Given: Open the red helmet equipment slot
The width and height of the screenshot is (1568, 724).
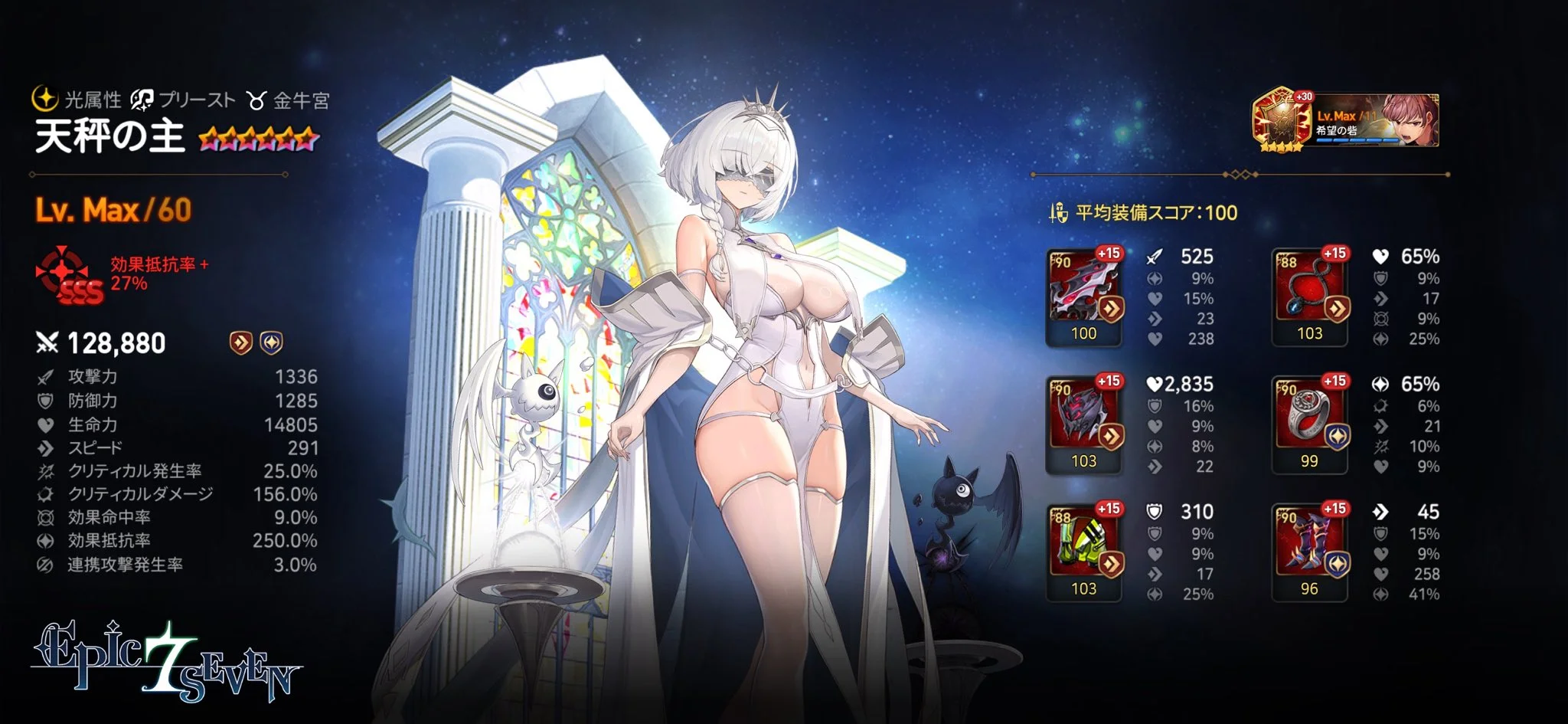Looking at the screenshot, I should (x=1083, y=423).
